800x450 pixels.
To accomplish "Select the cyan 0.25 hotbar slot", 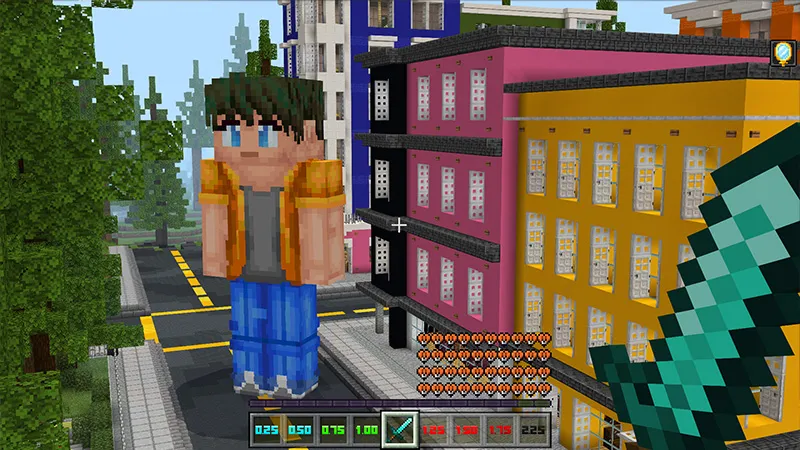I will pyautogui.click(x=265, y=430).
